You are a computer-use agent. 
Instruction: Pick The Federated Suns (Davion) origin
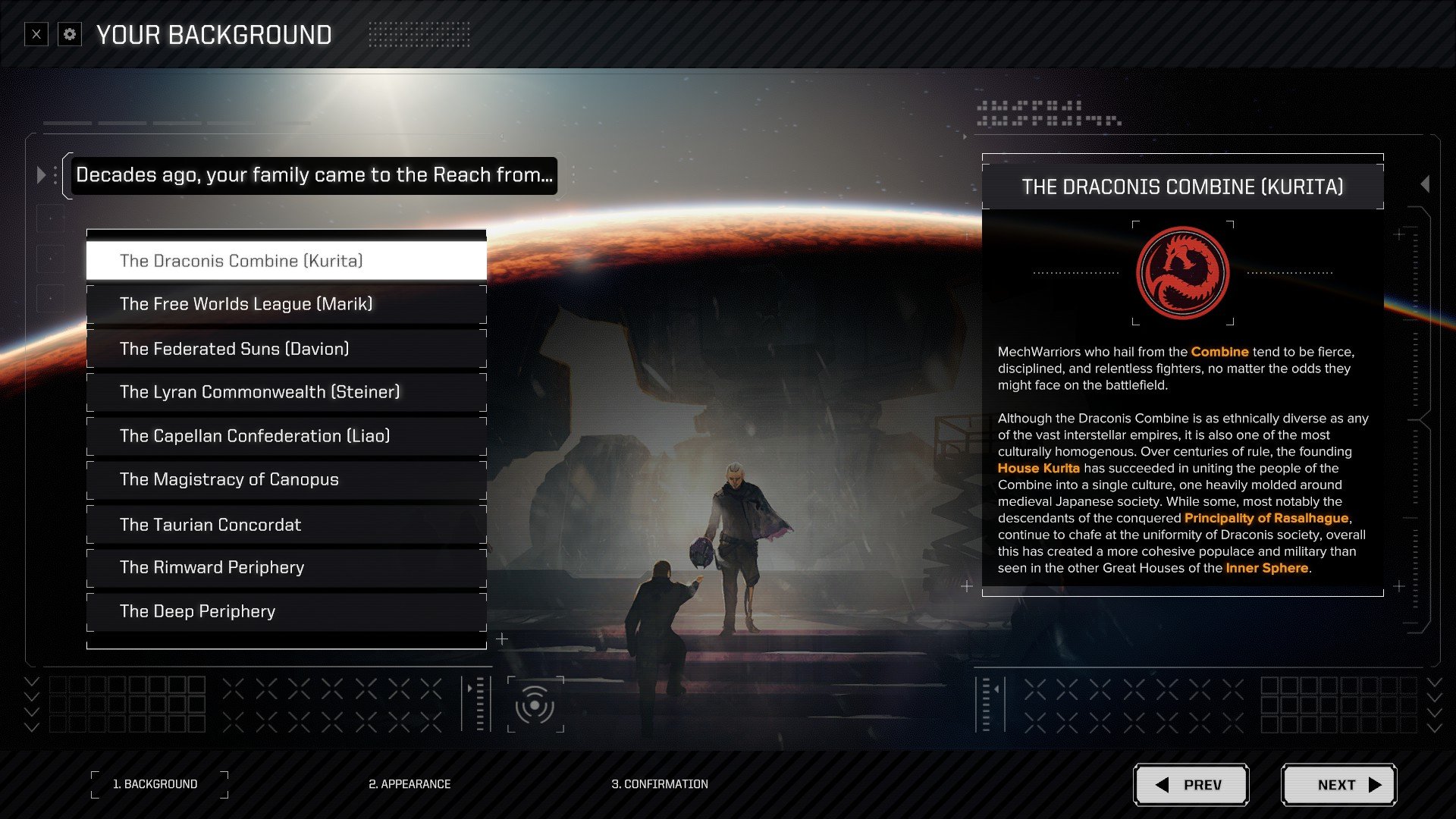tap(286, 349)
